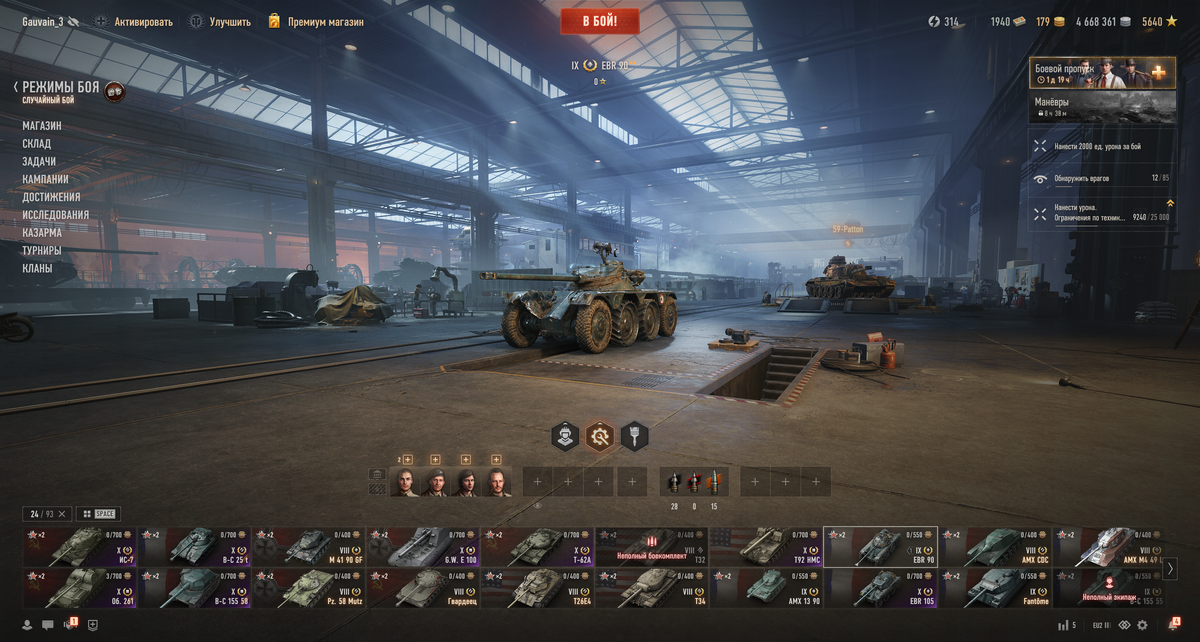Open the ЗАДАЧИ missions menu

39,162
